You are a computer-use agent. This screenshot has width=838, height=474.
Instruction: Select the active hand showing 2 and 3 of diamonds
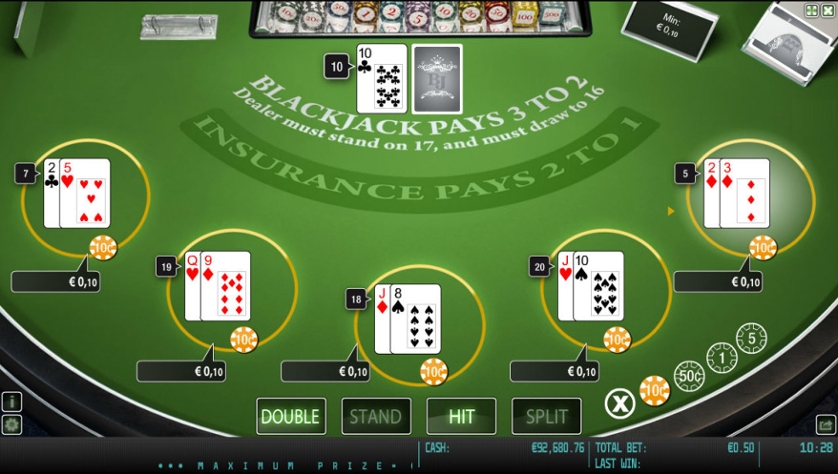click(737, 193)
